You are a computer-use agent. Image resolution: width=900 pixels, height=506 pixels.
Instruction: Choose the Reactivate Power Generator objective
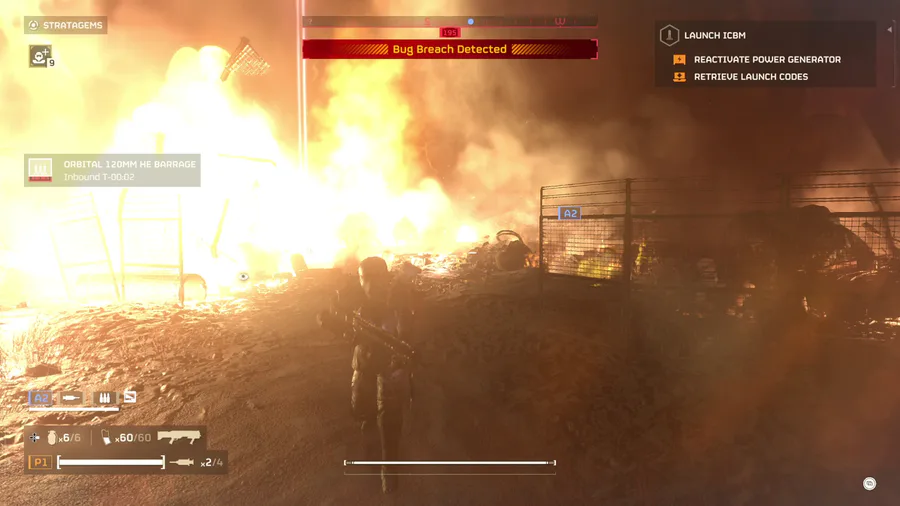coord(766,60)
